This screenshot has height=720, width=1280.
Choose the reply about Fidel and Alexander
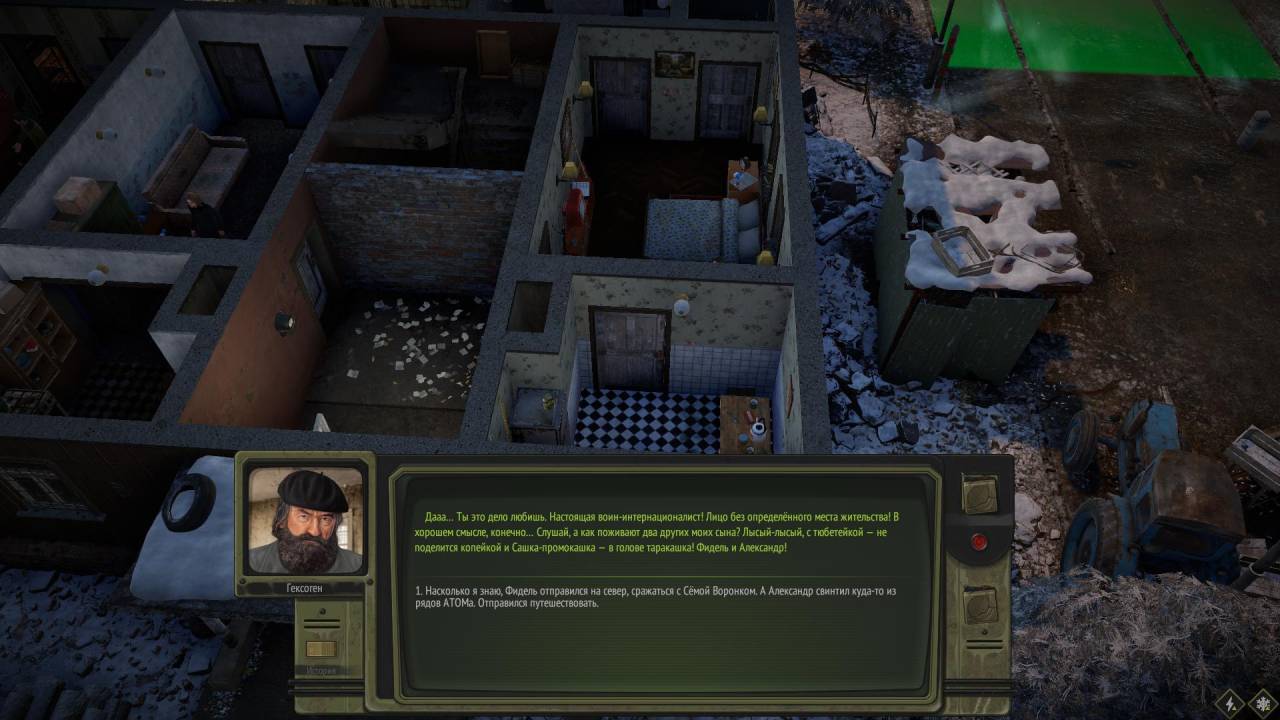pyautogui.click(x=655, y=597)
